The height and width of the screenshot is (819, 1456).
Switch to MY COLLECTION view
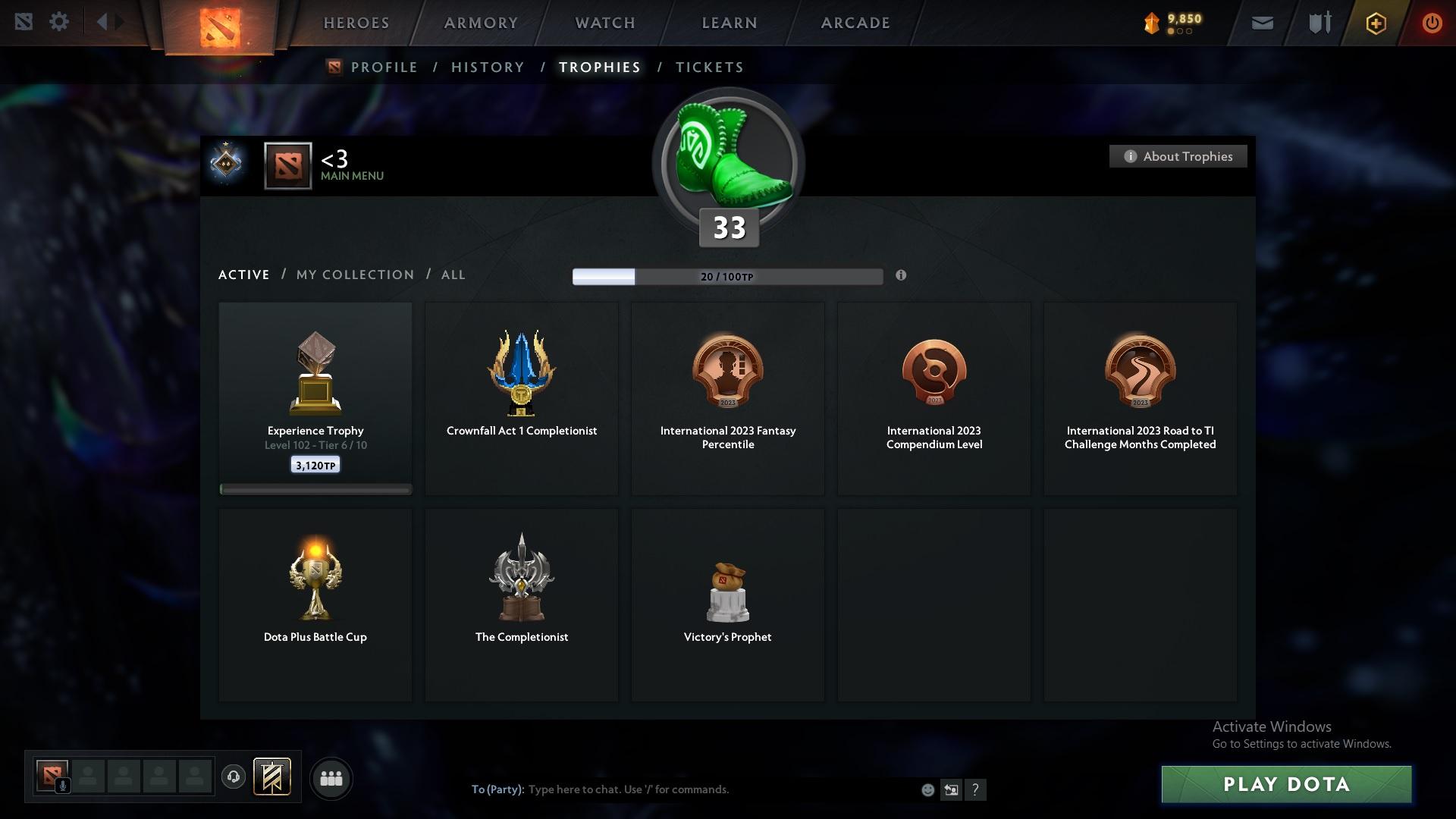pyautogui.click(x=354, y=275)
